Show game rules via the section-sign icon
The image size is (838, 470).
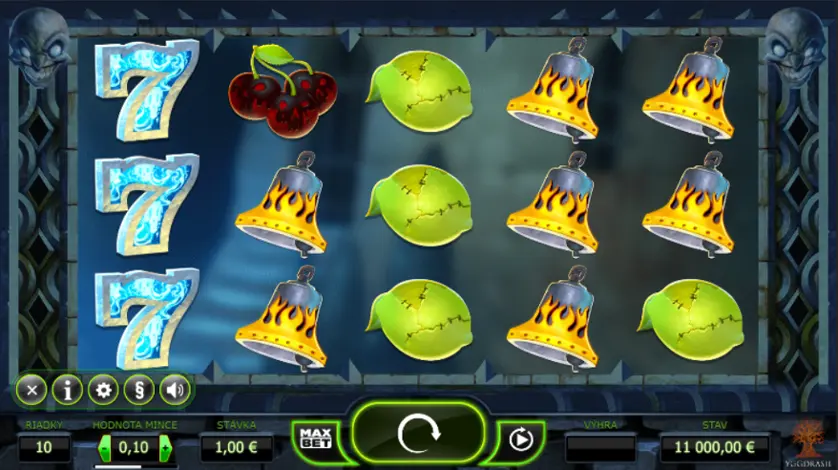point(139,389)
